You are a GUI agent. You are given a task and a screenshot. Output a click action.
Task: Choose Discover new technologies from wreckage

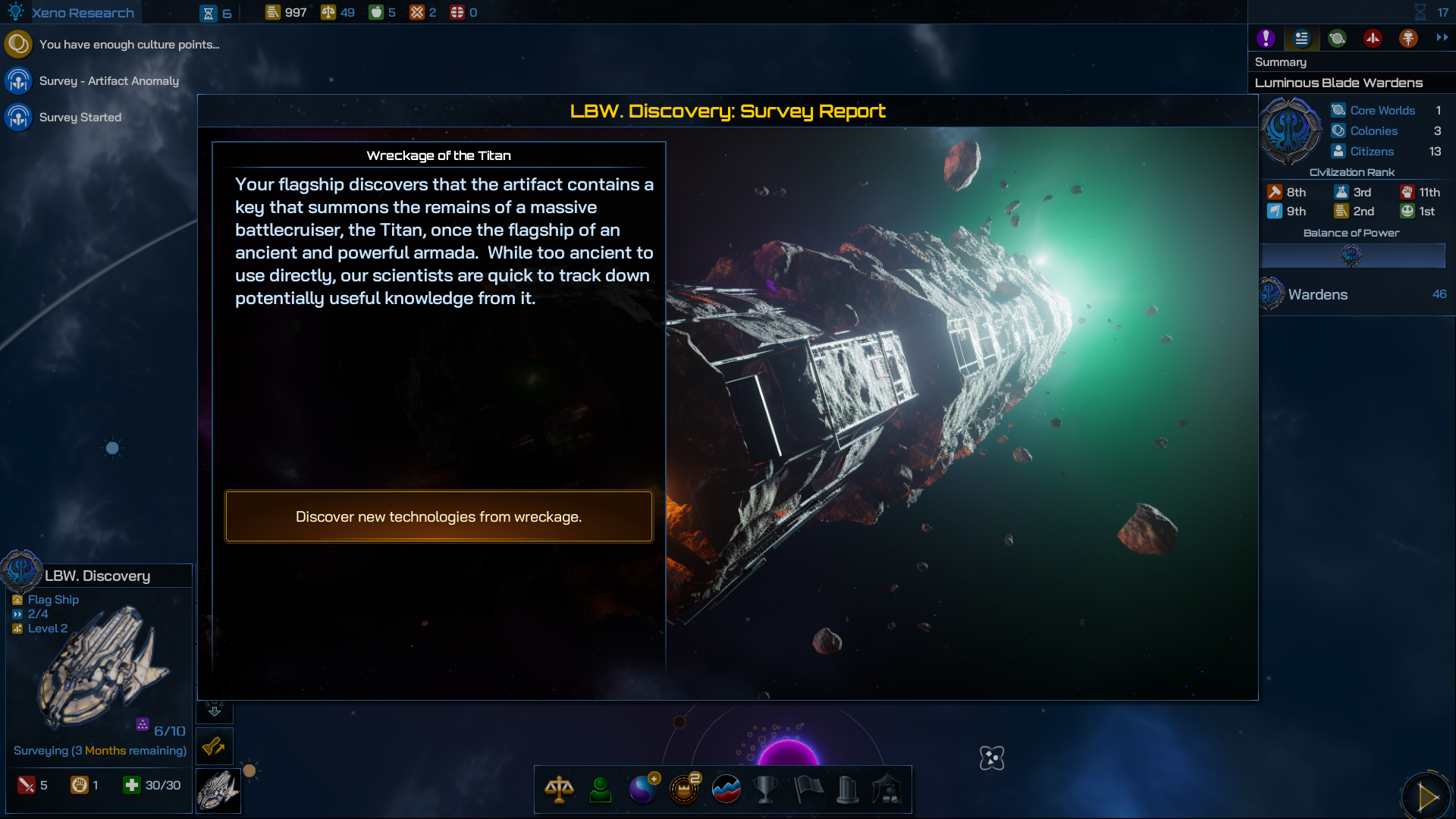click(438, 516)
